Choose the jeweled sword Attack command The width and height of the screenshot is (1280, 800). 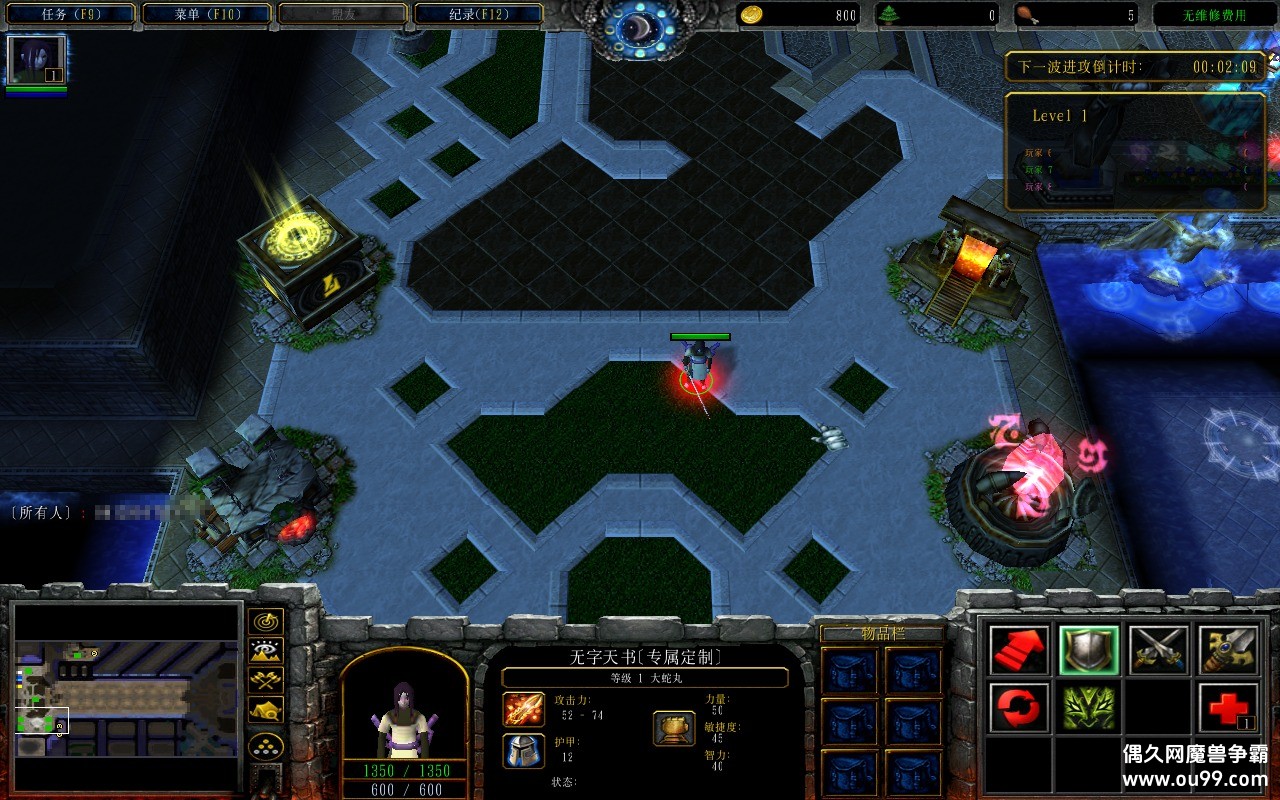point(1229,650)
